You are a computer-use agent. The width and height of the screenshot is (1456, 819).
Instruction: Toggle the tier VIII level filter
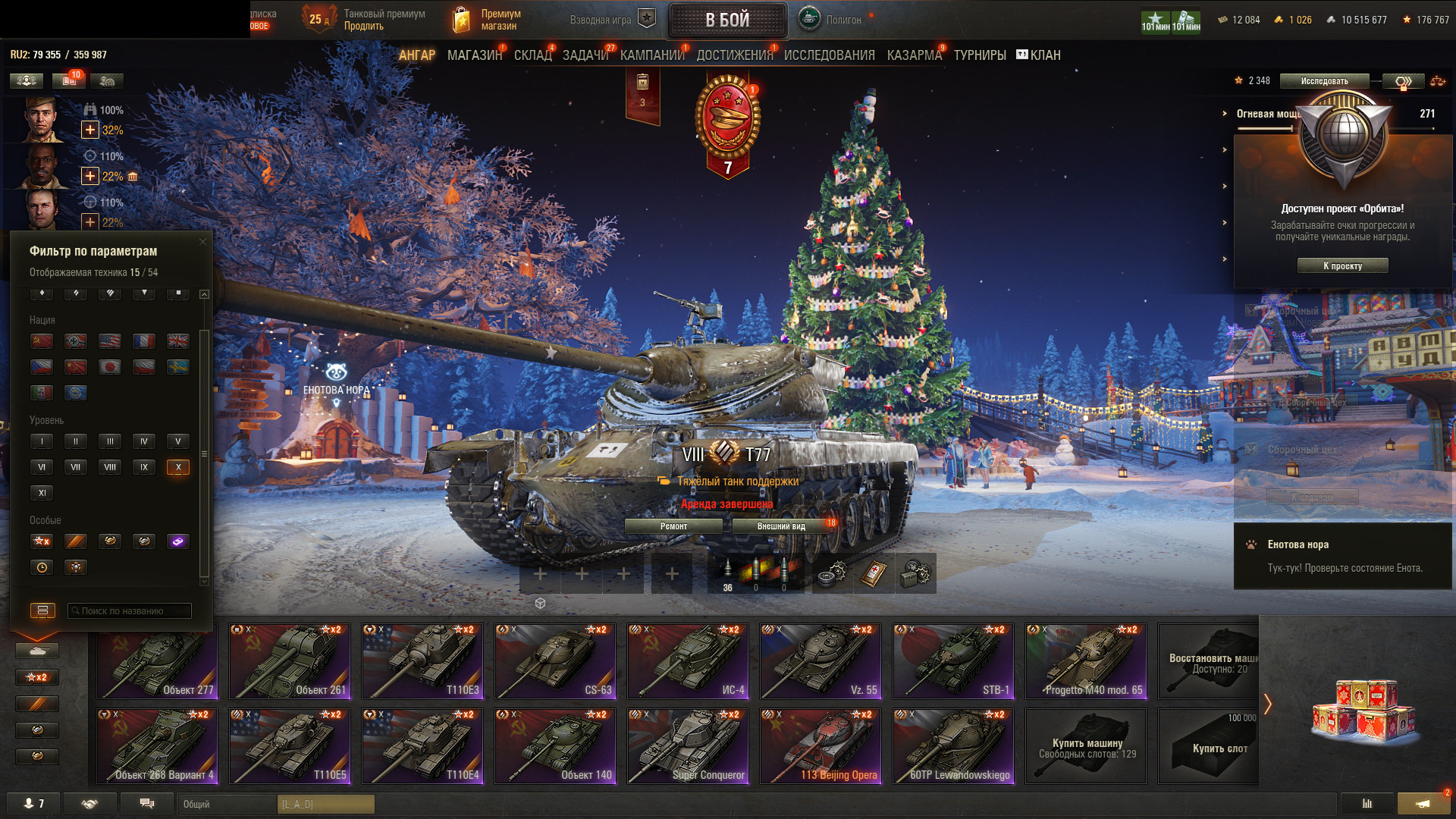[110, 467]
